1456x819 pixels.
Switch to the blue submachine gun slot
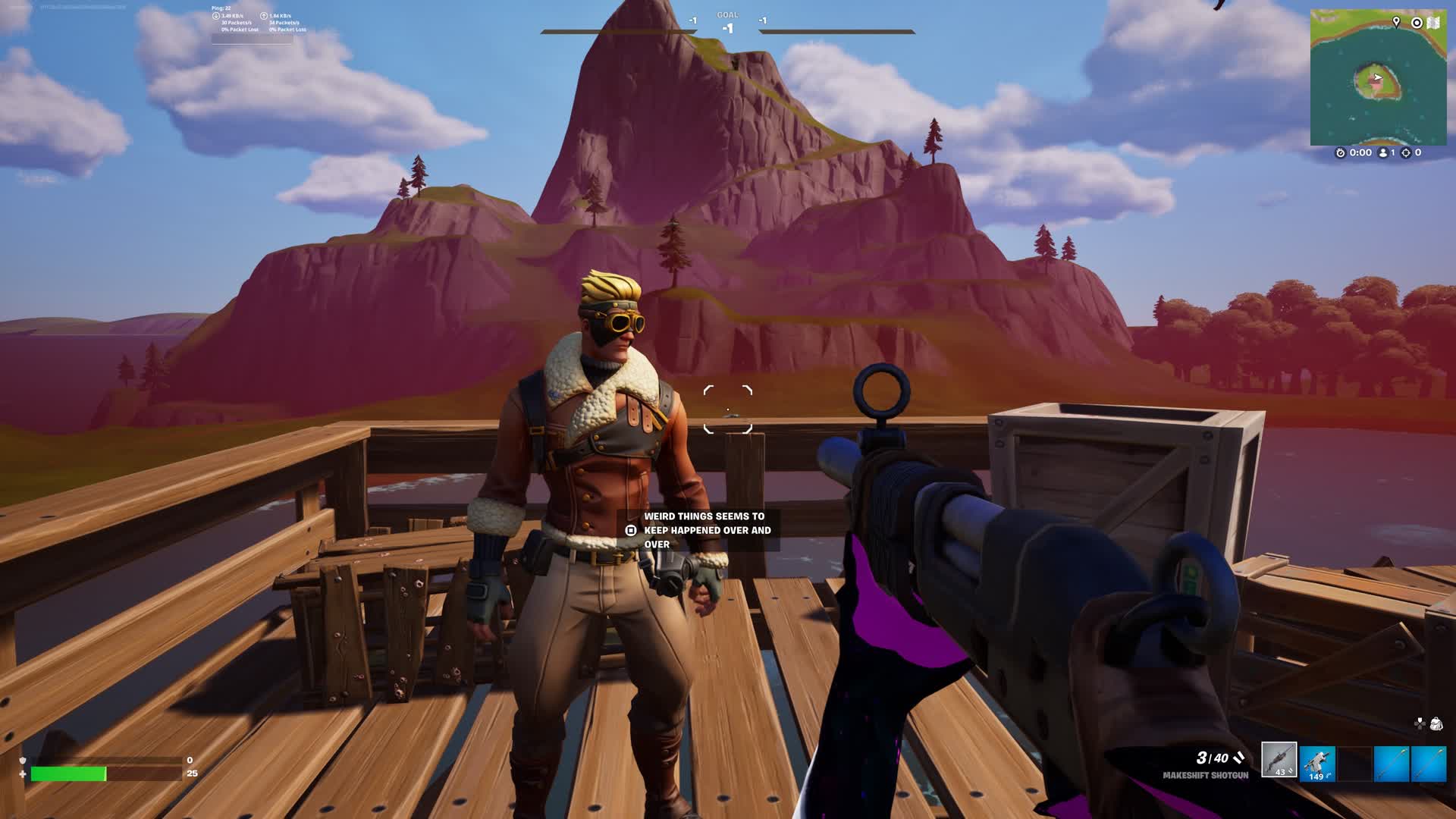click(1317, 762)
